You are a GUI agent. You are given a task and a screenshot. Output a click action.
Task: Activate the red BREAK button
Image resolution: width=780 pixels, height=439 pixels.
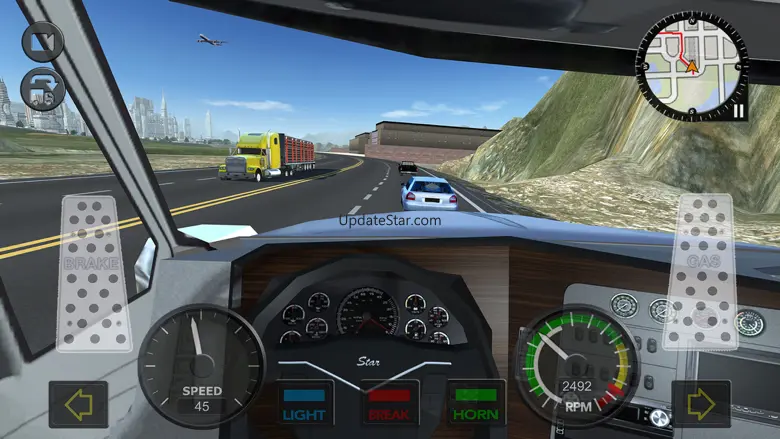(390, 402)
